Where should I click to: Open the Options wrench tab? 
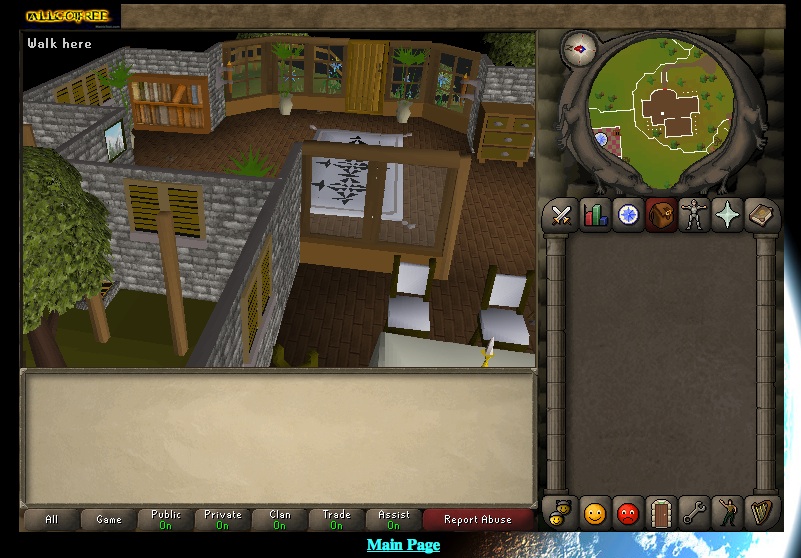click(x=694, y=513)
